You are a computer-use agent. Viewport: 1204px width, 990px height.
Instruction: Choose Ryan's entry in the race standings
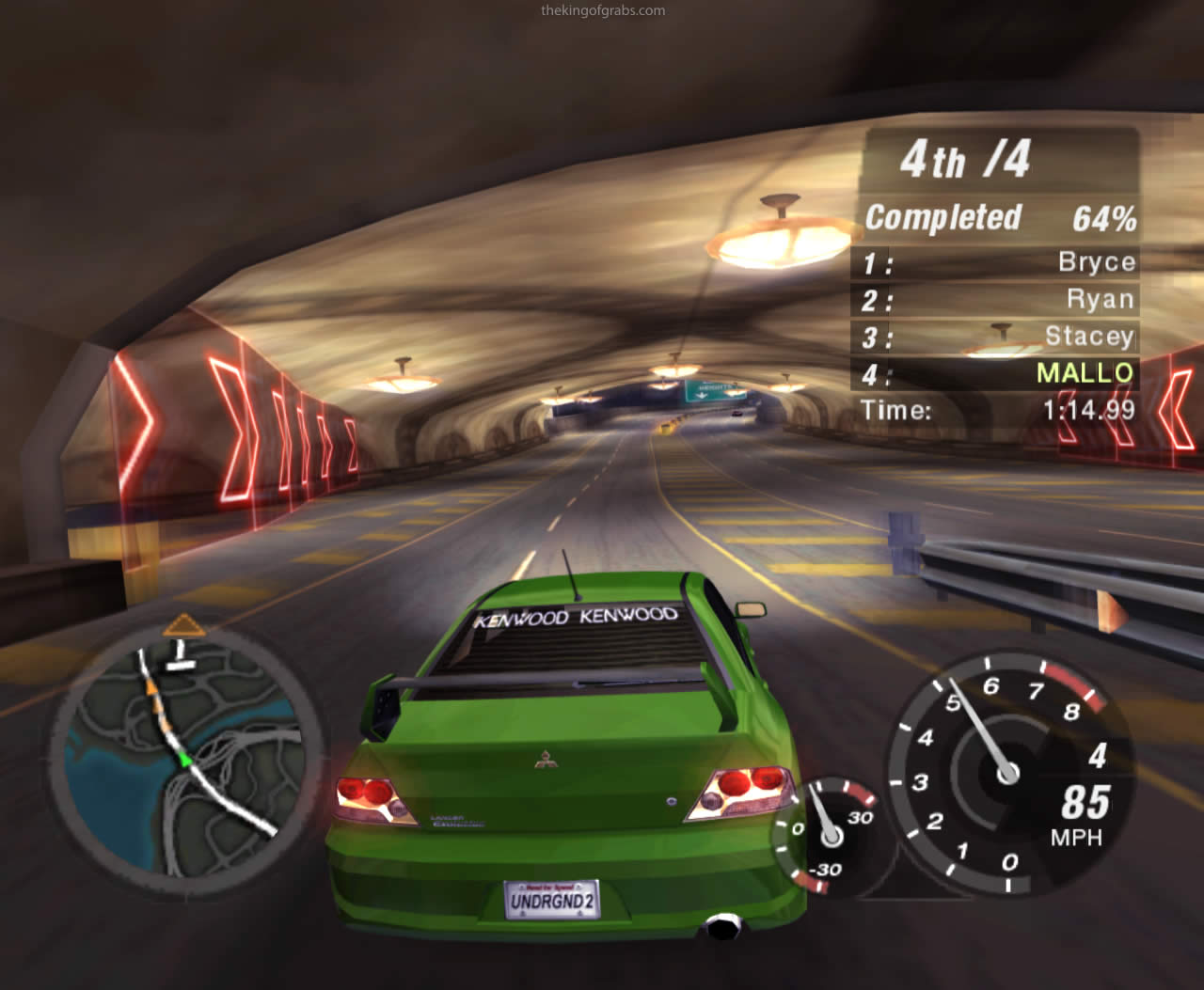(x=995, y=299)
